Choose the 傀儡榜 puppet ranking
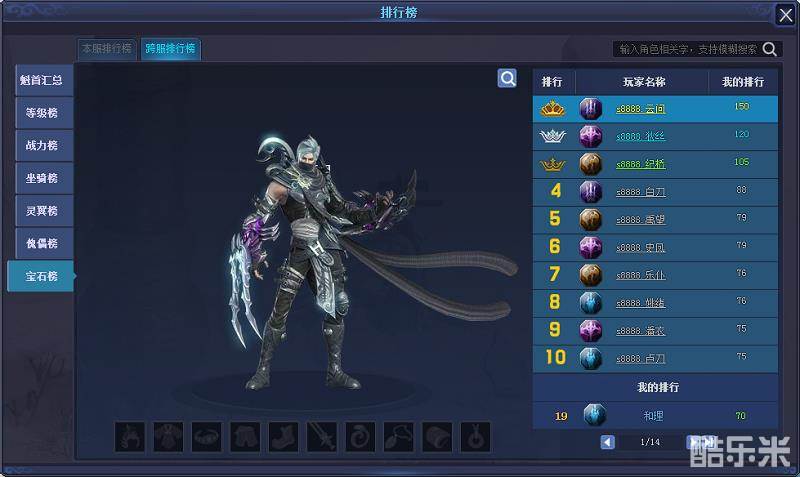The height and width of the screenshot is (477, 800). [x=44, y=244]
